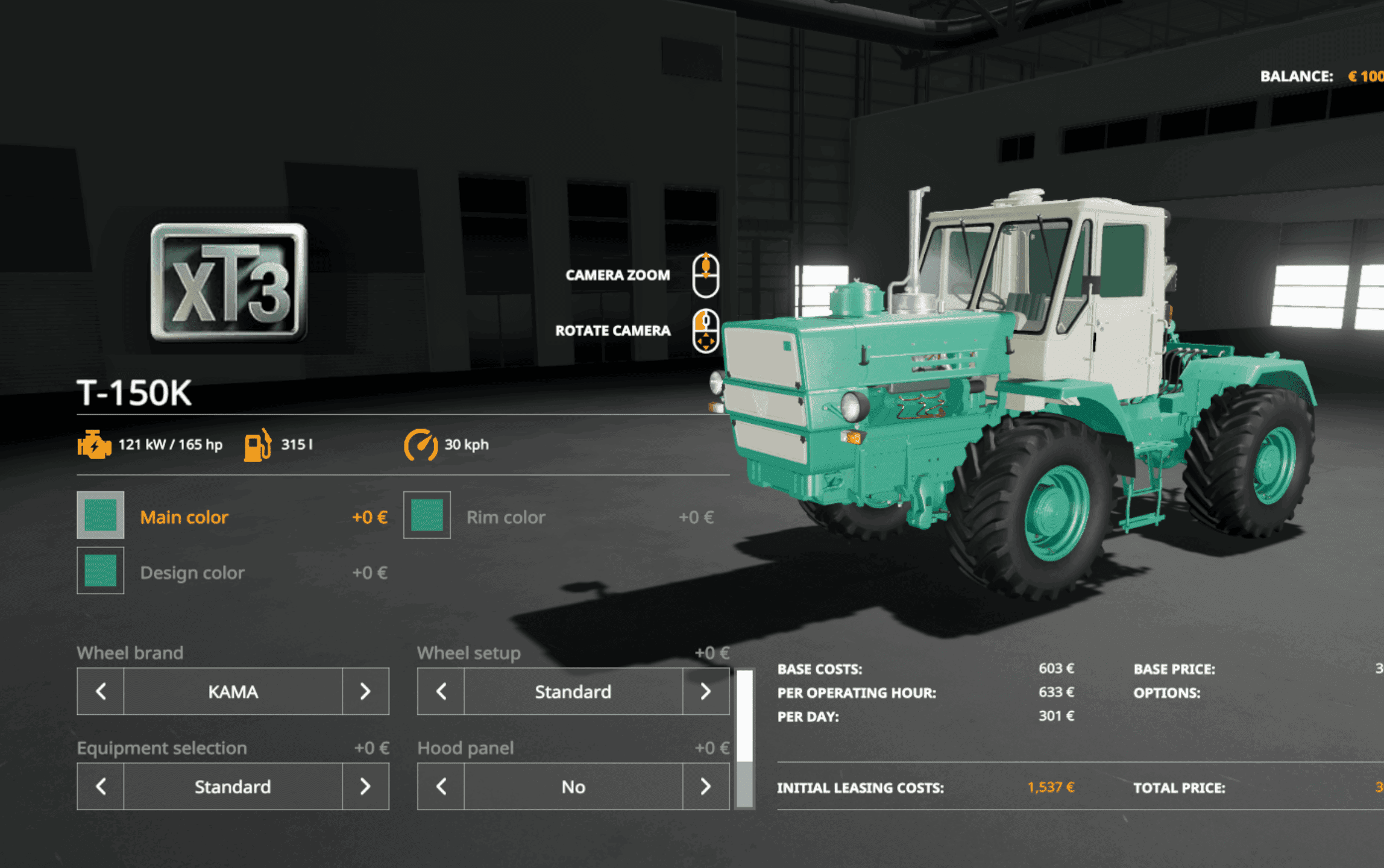
Task: Choose the Design color swatch
Action: pos(101,571)
